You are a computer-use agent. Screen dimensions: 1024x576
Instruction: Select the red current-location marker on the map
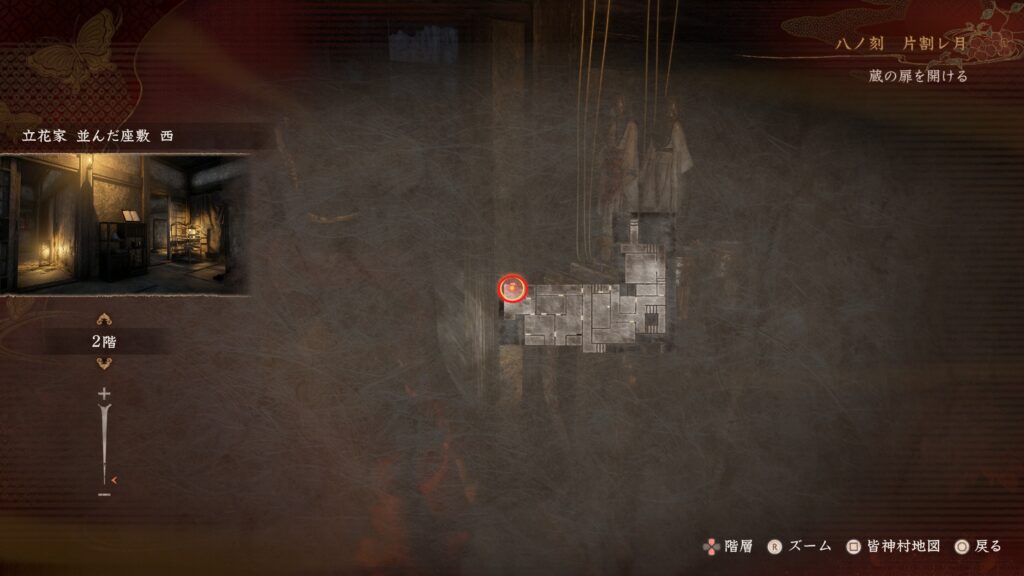(512, 289)
